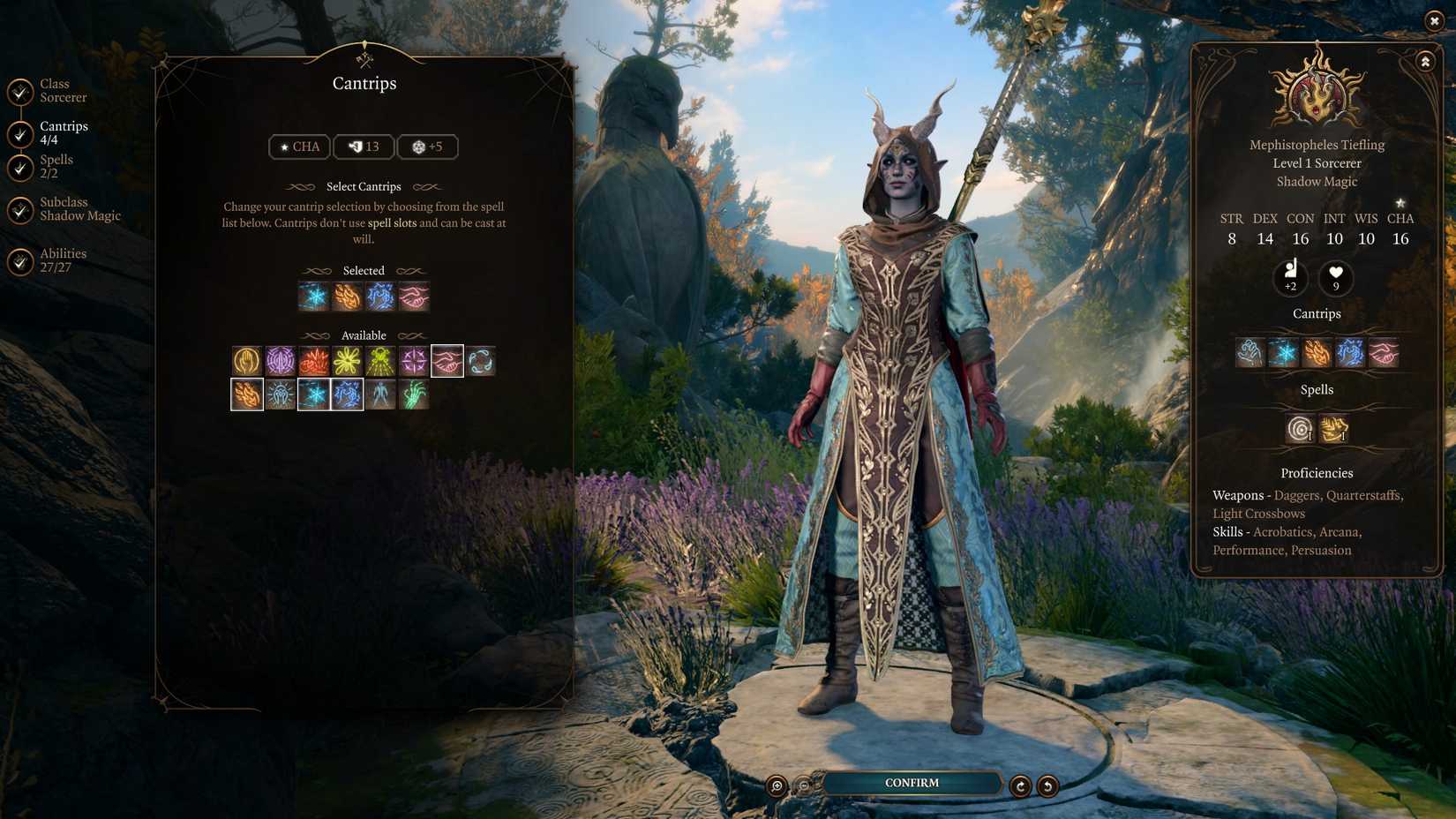1456x819 pixels.
Task: Click the heart icon showing 9 hit points
Action: pyautogui.click(x=1335, y=280)
